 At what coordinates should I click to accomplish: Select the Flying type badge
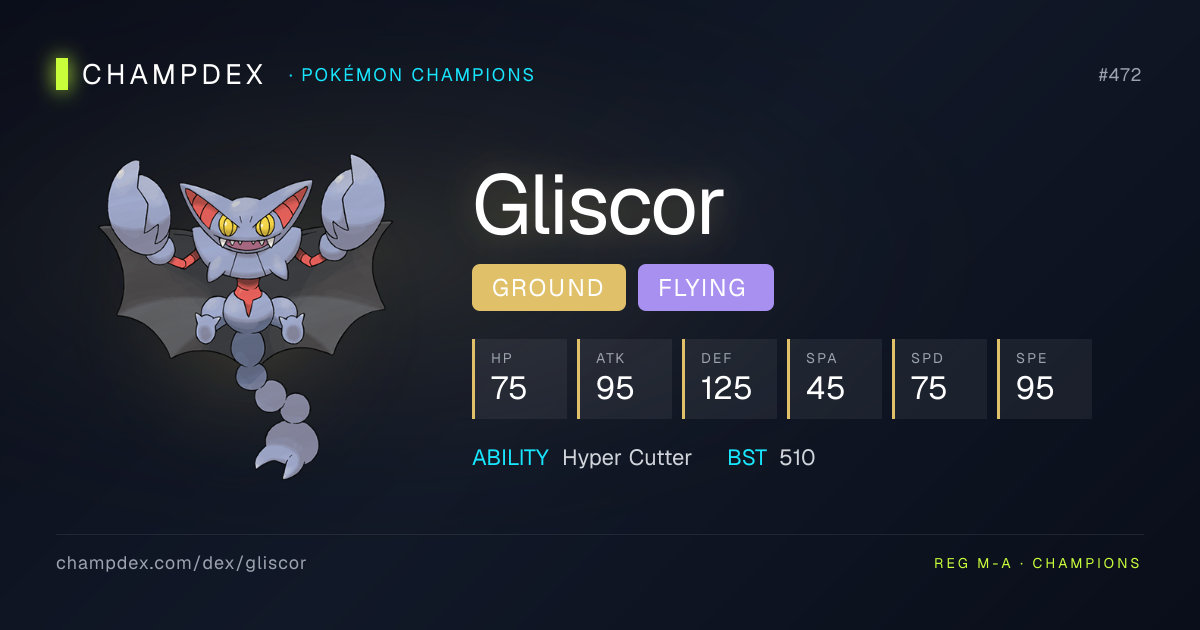coord(705,288)
